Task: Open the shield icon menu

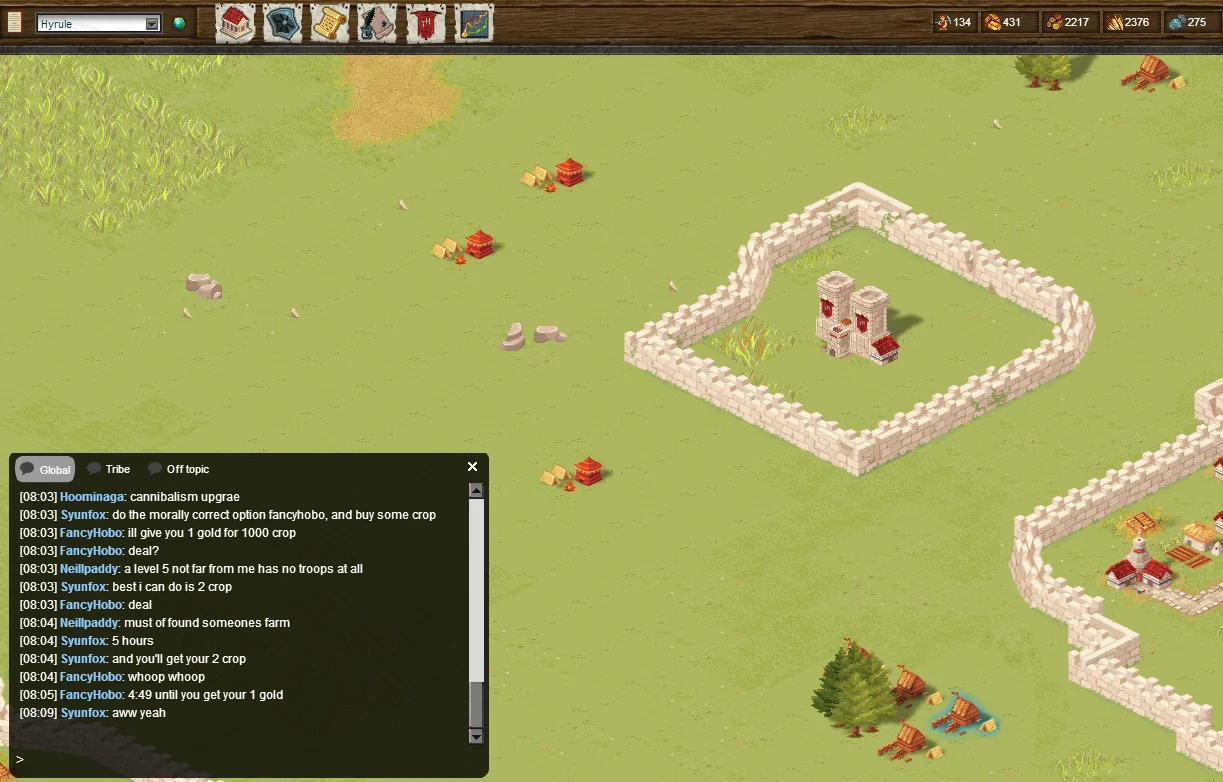Action: 282,23
